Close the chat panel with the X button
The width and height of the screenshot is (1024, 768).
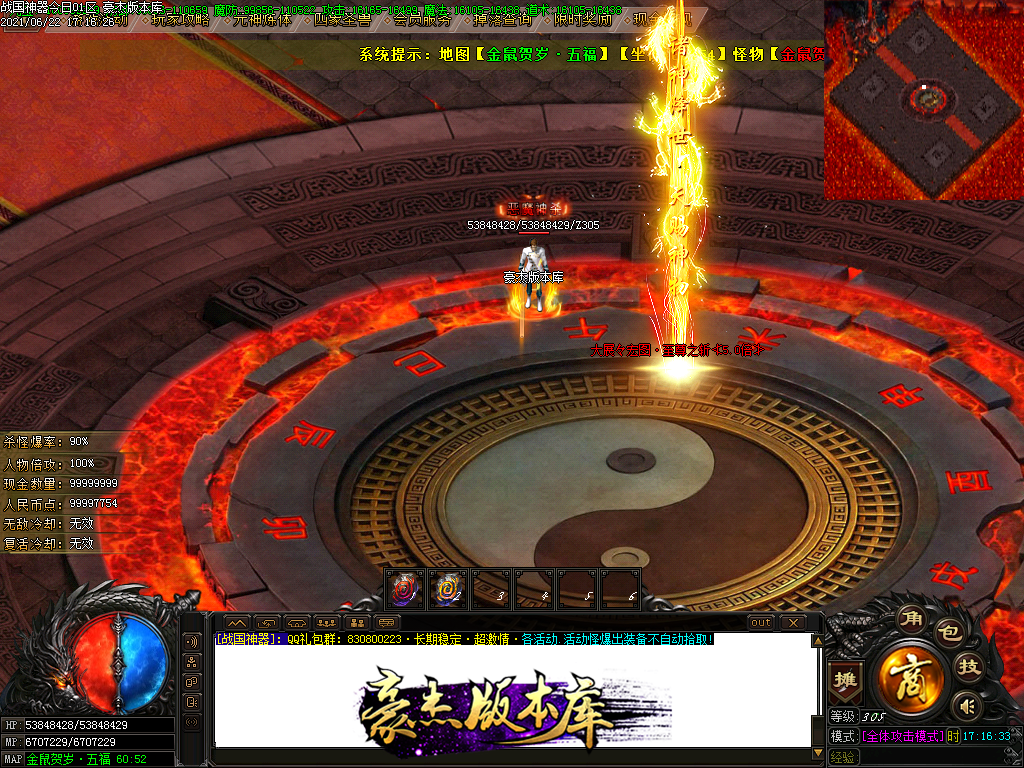793,622
